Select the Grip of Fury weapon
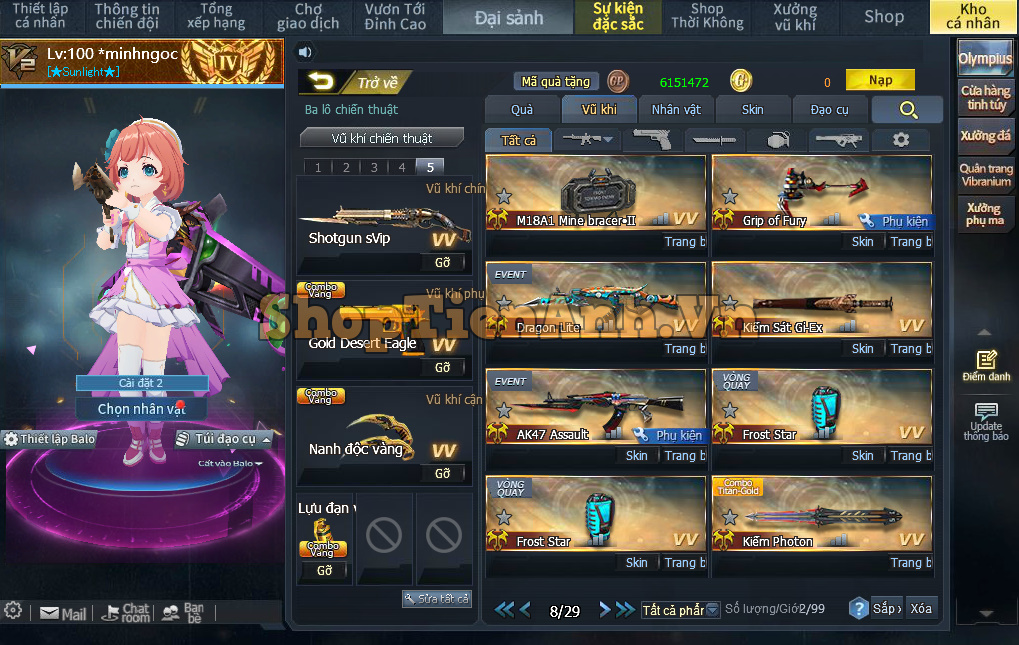This screenshot has width=1019, height=645. [821, 194]
